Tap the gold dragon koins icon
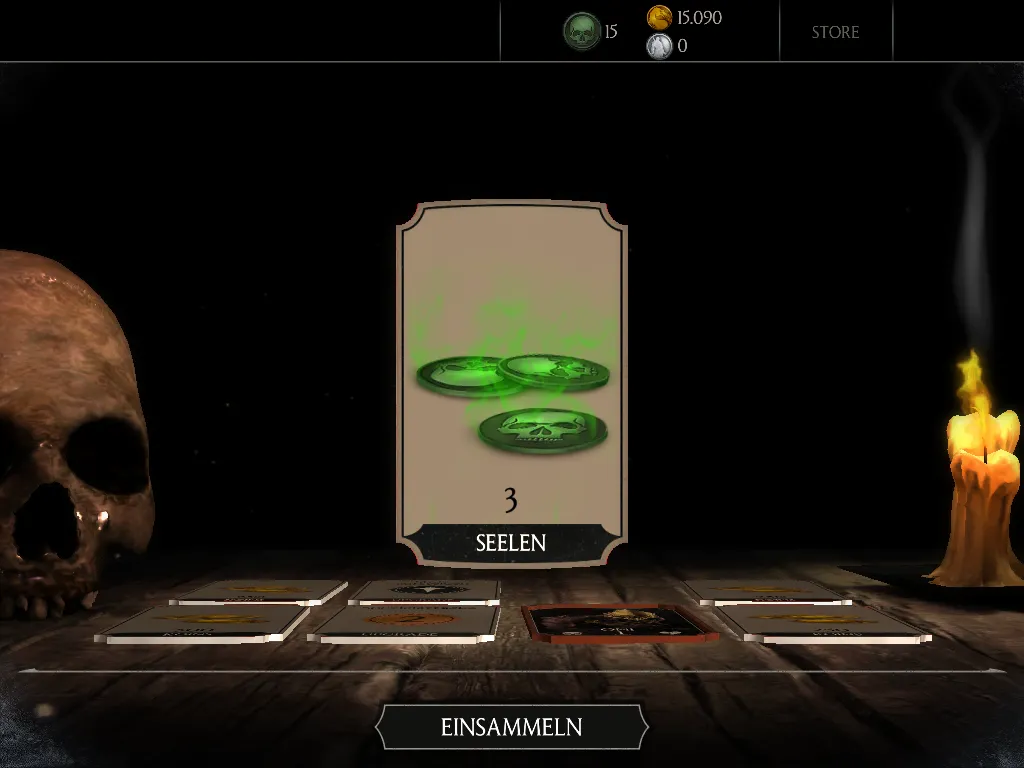The height and width of the screenshot is (768, 1024). point(659,17)
